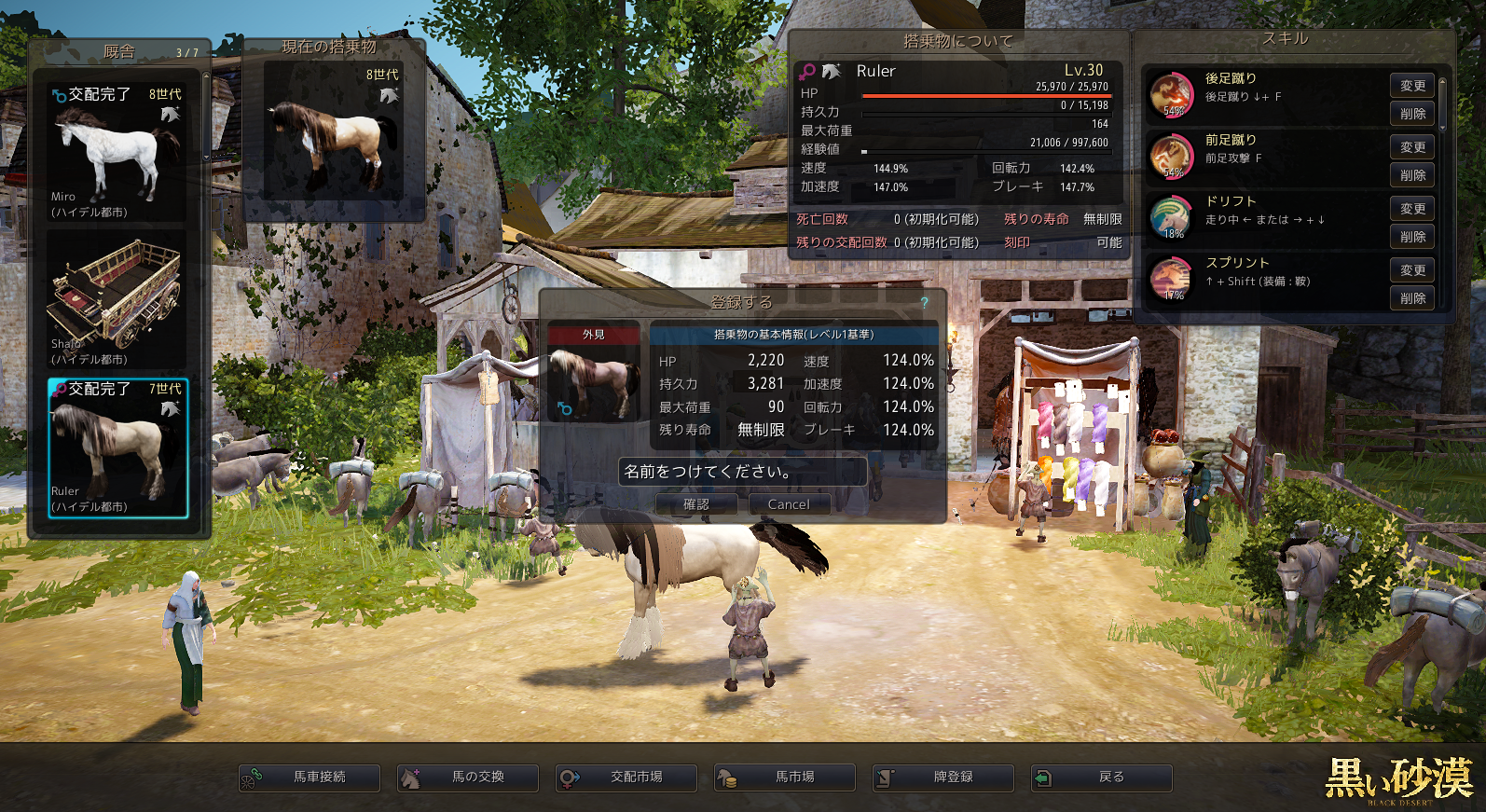This screenshot has height=812, width=1486.
Task: Change the スプリント skill
Action: 1412,270
